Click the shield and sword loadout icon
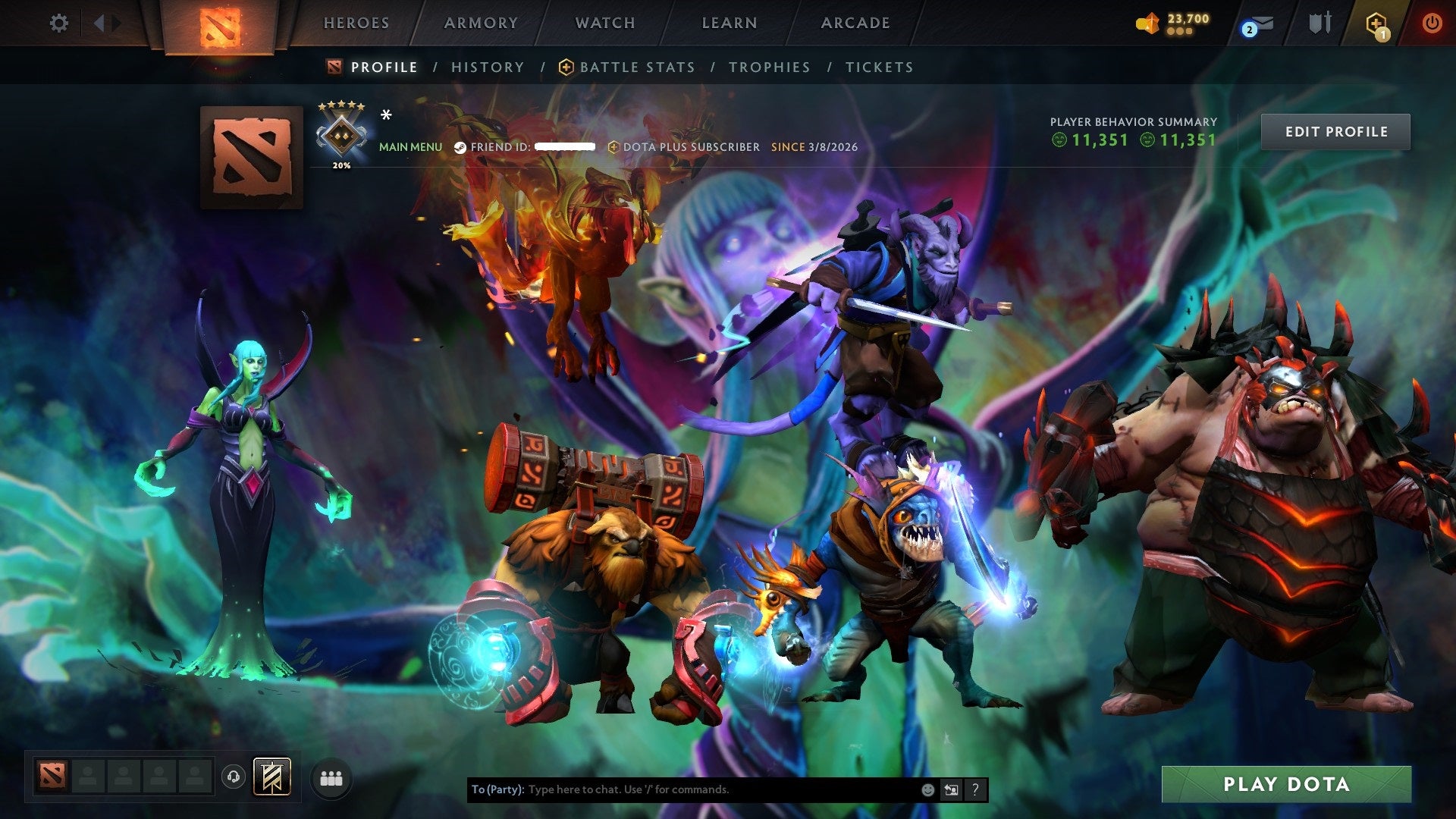The width and height of the screenshot is (1456, 819). (x=1320, y=23)
